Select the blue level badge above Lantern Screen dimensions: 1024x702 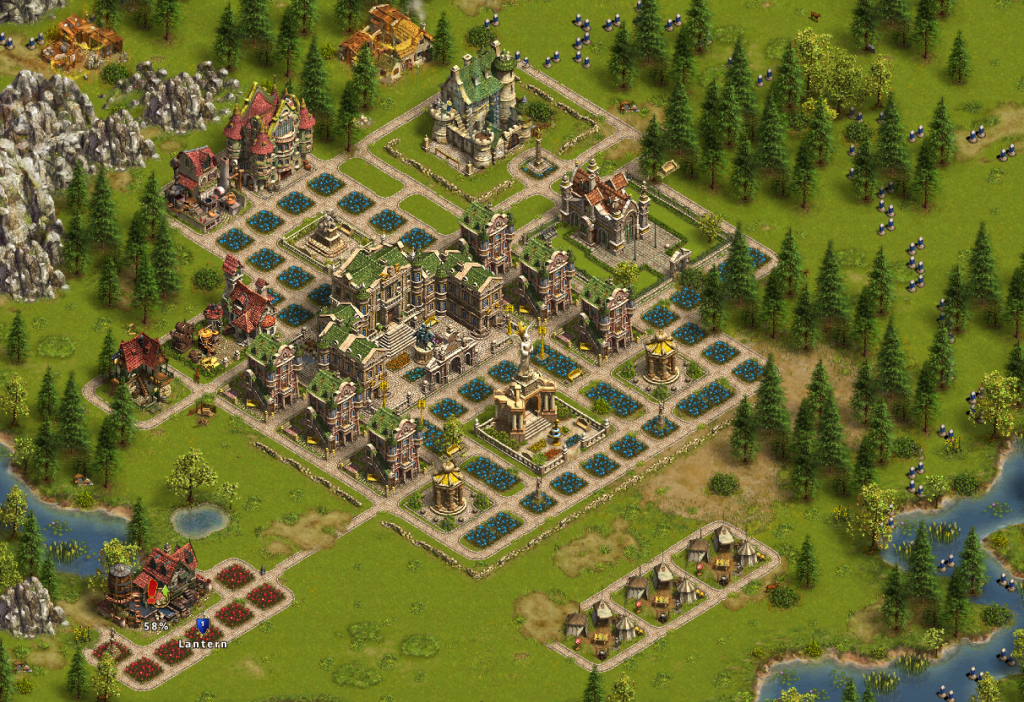pyautogui.click(x=201, y=626)
